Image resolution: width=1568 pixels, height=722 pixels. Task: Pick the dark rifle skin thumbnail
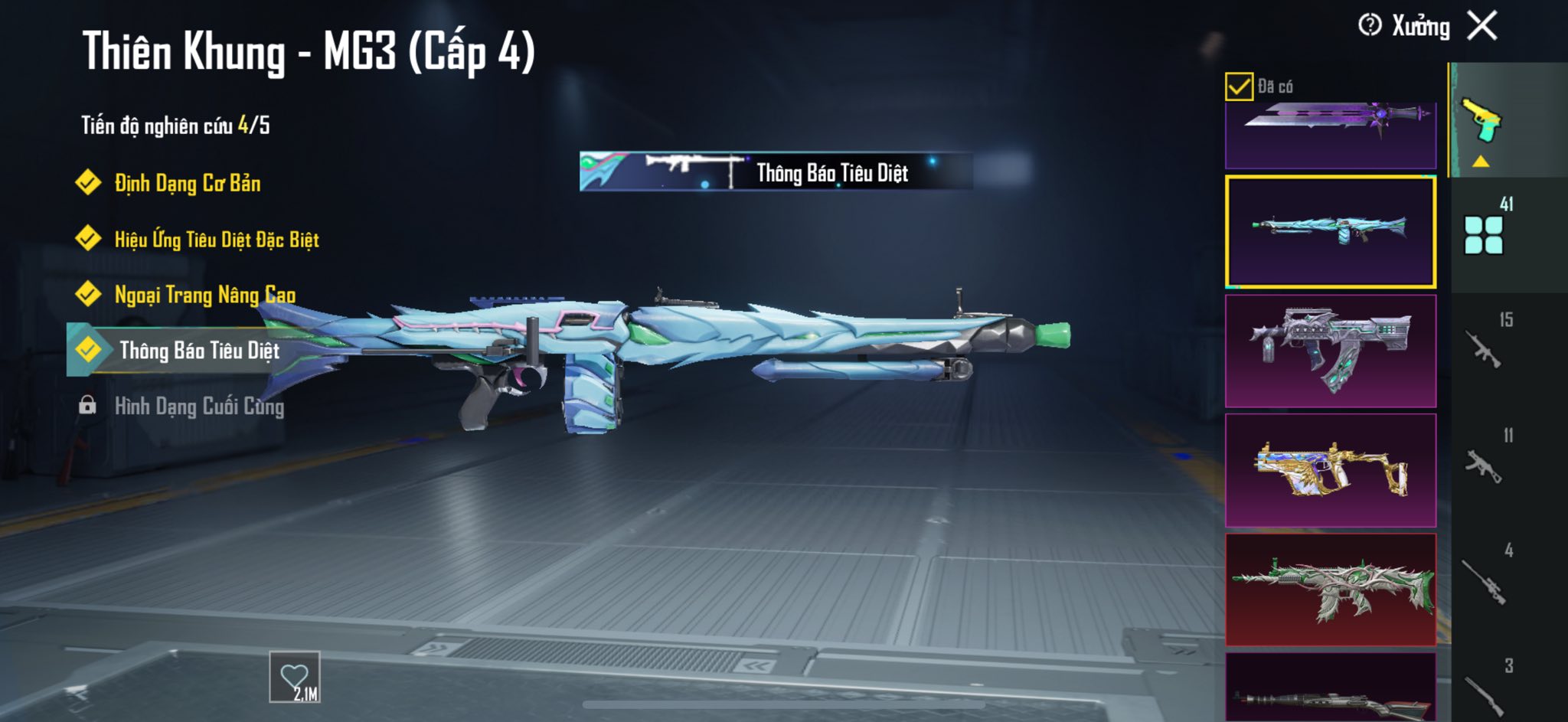pyautogui.click(x=1331, y=689)
